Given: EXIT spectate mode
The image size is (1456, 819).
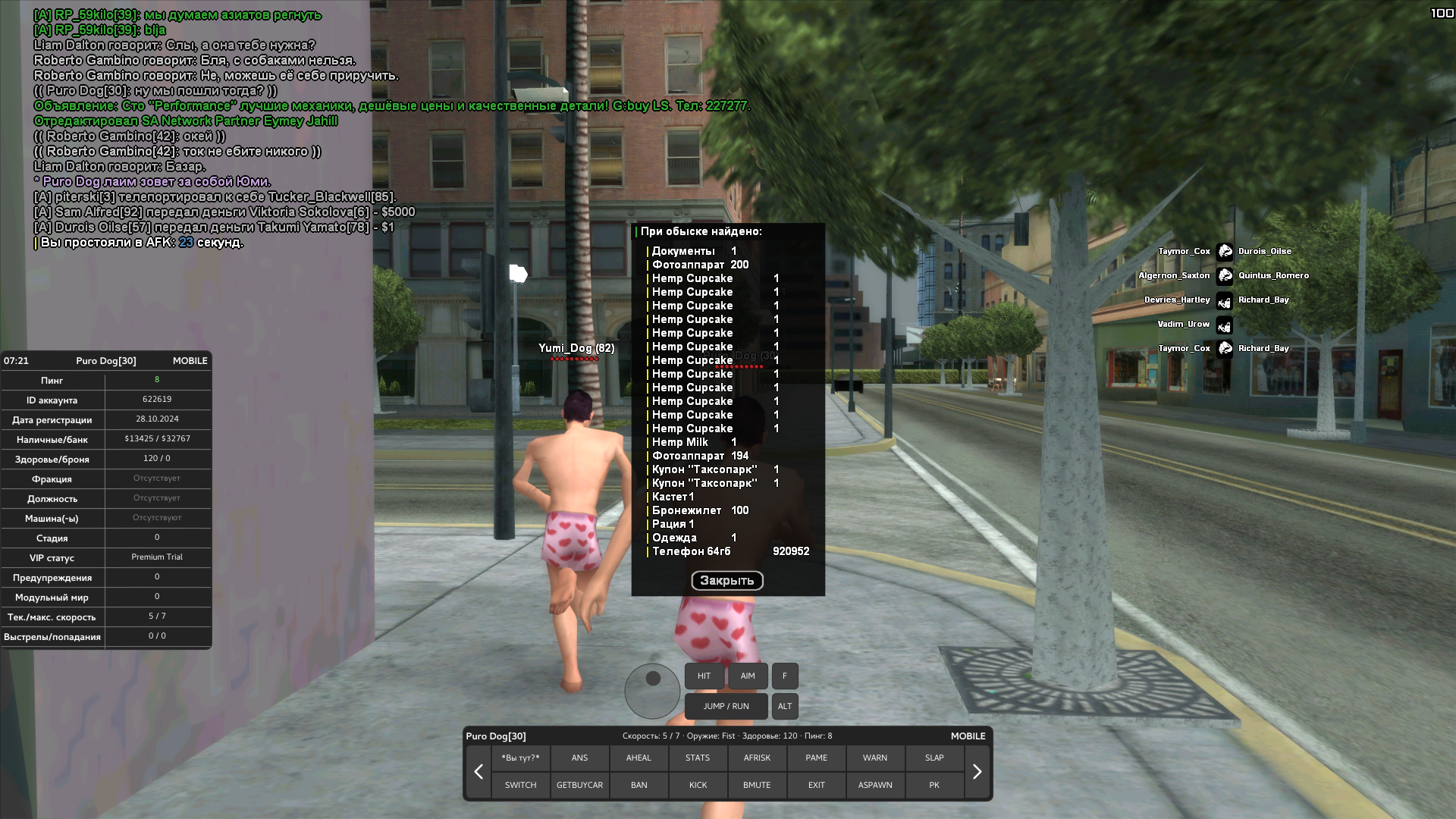Looking at the screenshot, I should click(x=816, y=785).
